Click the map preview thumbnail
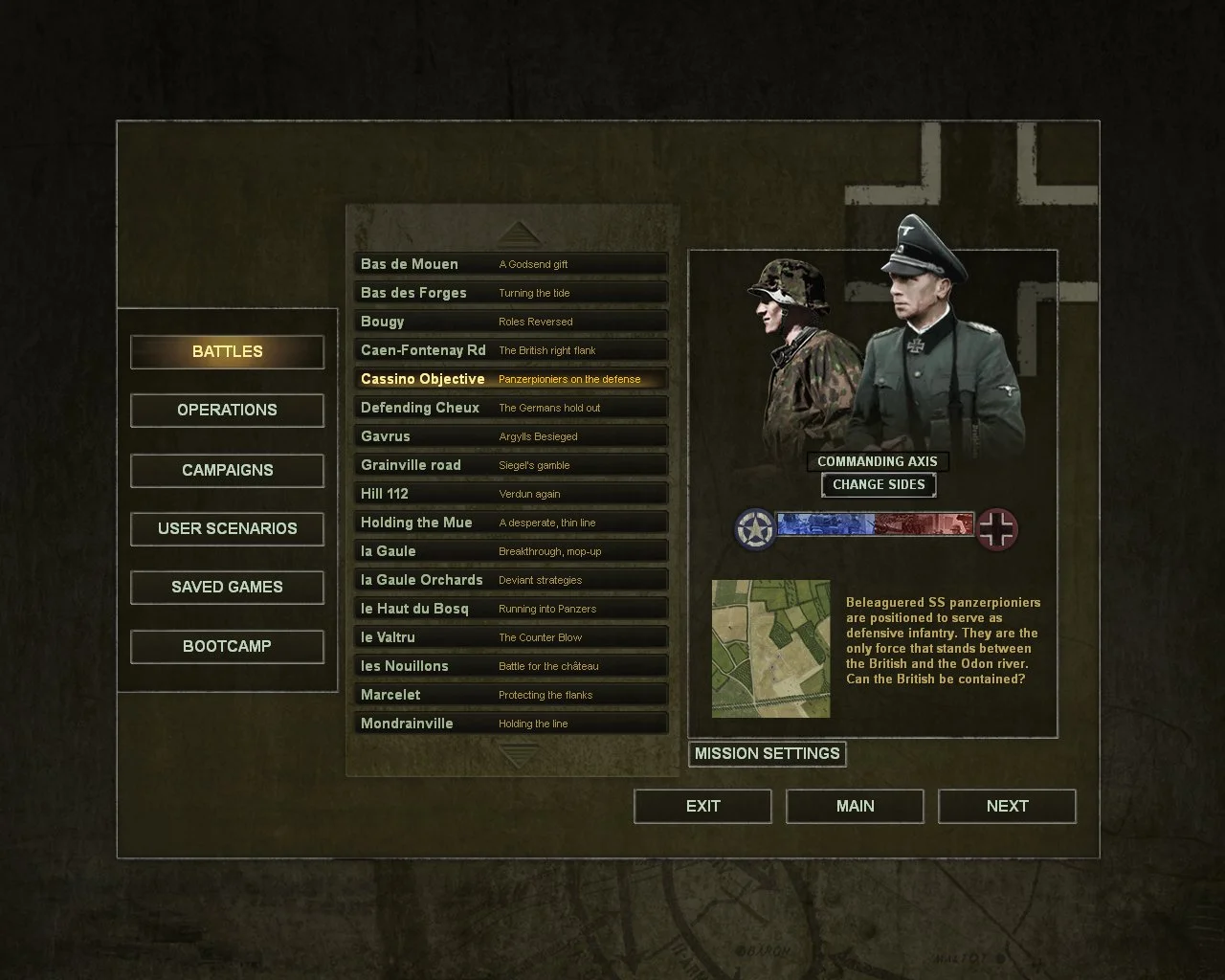 click(771, 649)
